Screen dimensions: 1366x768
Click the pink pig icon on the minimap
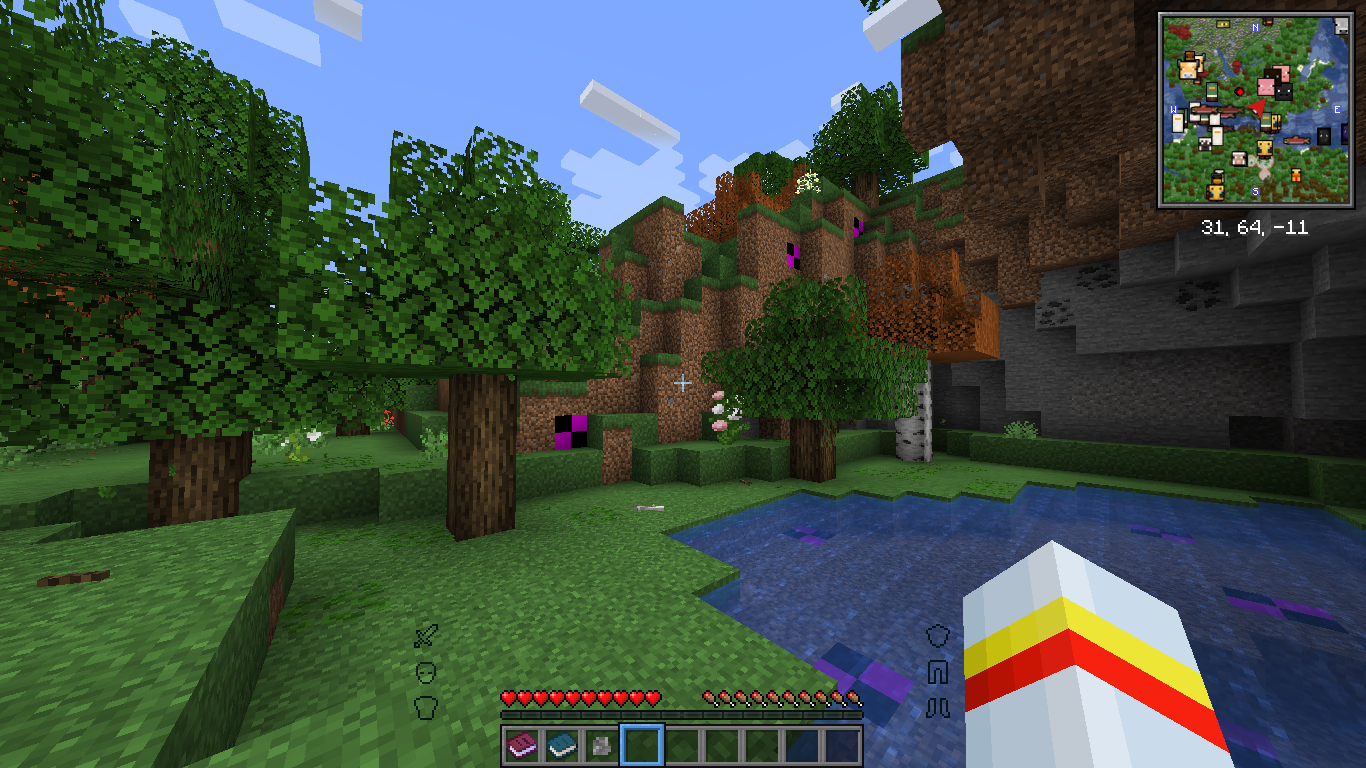tap(1266, 88)
